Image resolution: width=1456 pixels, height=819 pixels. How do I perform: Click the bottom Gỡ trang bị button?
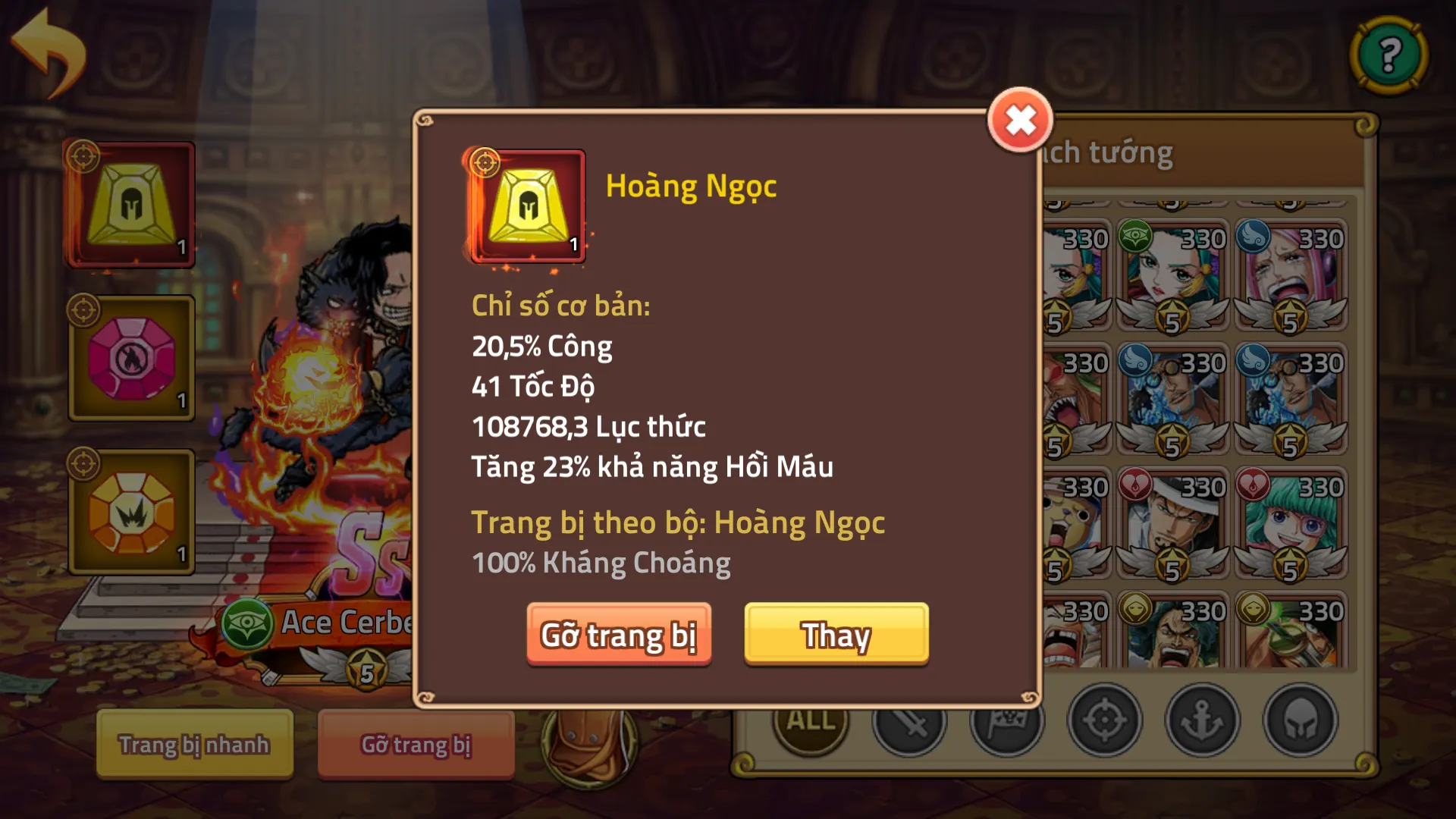coord(416,744)
